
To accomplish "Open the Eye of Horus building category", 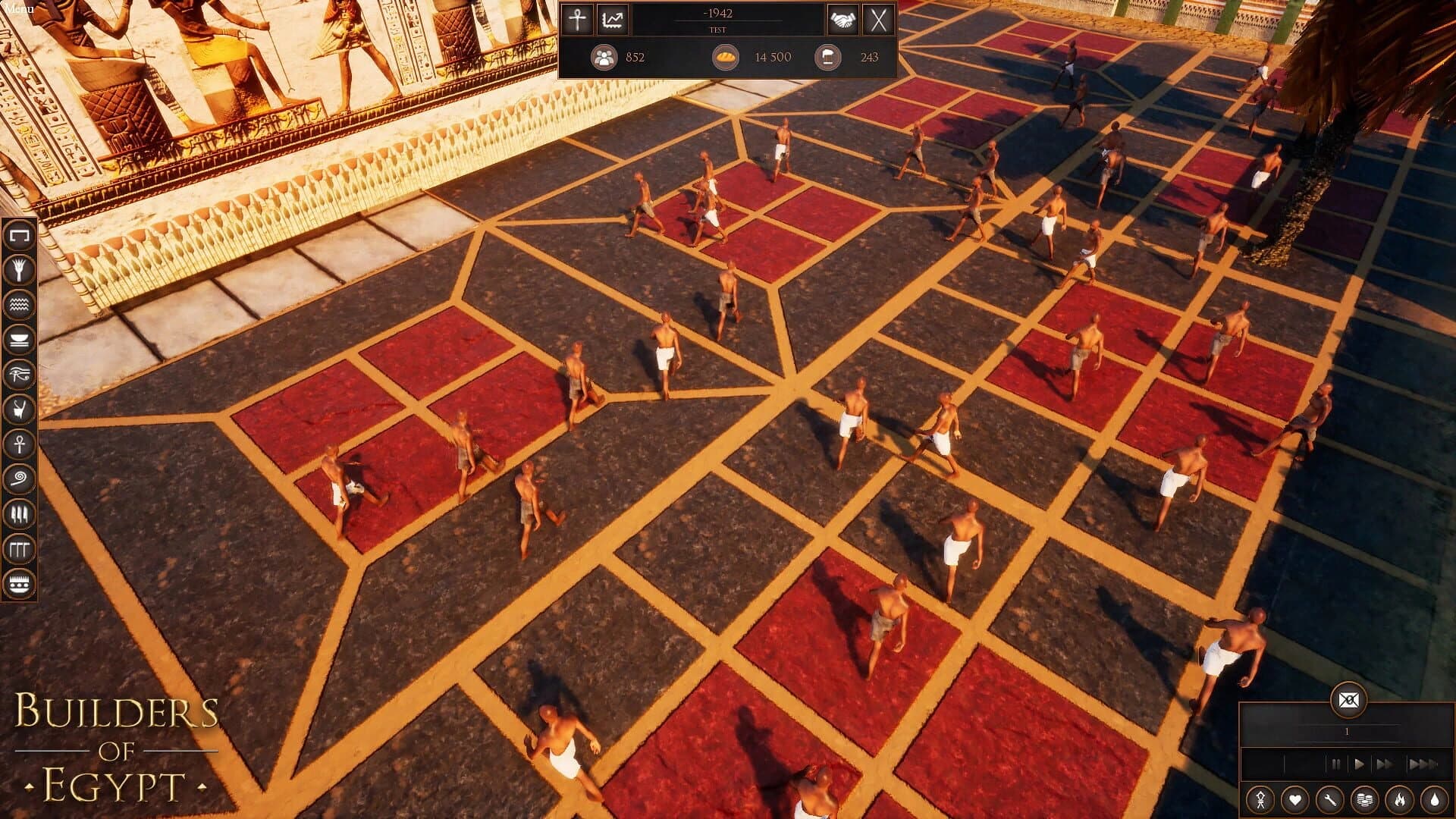I will 18,372.
